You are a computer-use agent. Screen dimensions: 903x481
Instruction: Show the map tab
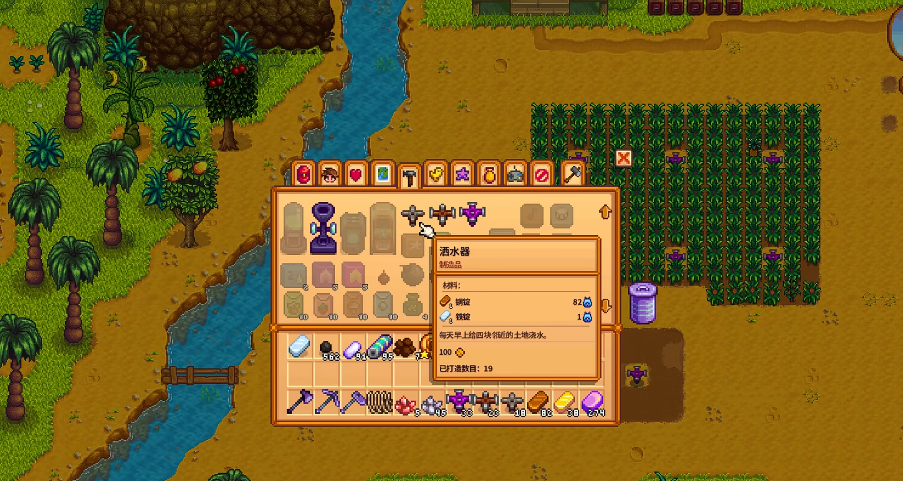[383, 175]
